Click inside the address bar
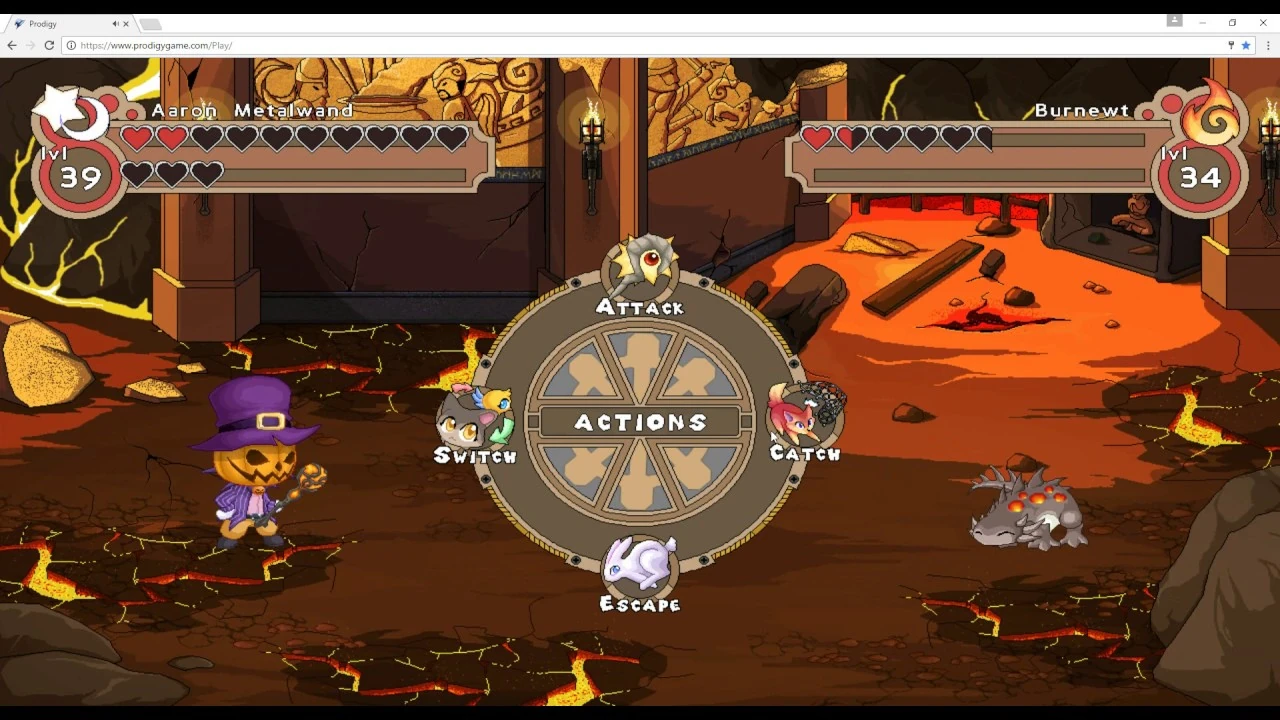 [300, 45]
